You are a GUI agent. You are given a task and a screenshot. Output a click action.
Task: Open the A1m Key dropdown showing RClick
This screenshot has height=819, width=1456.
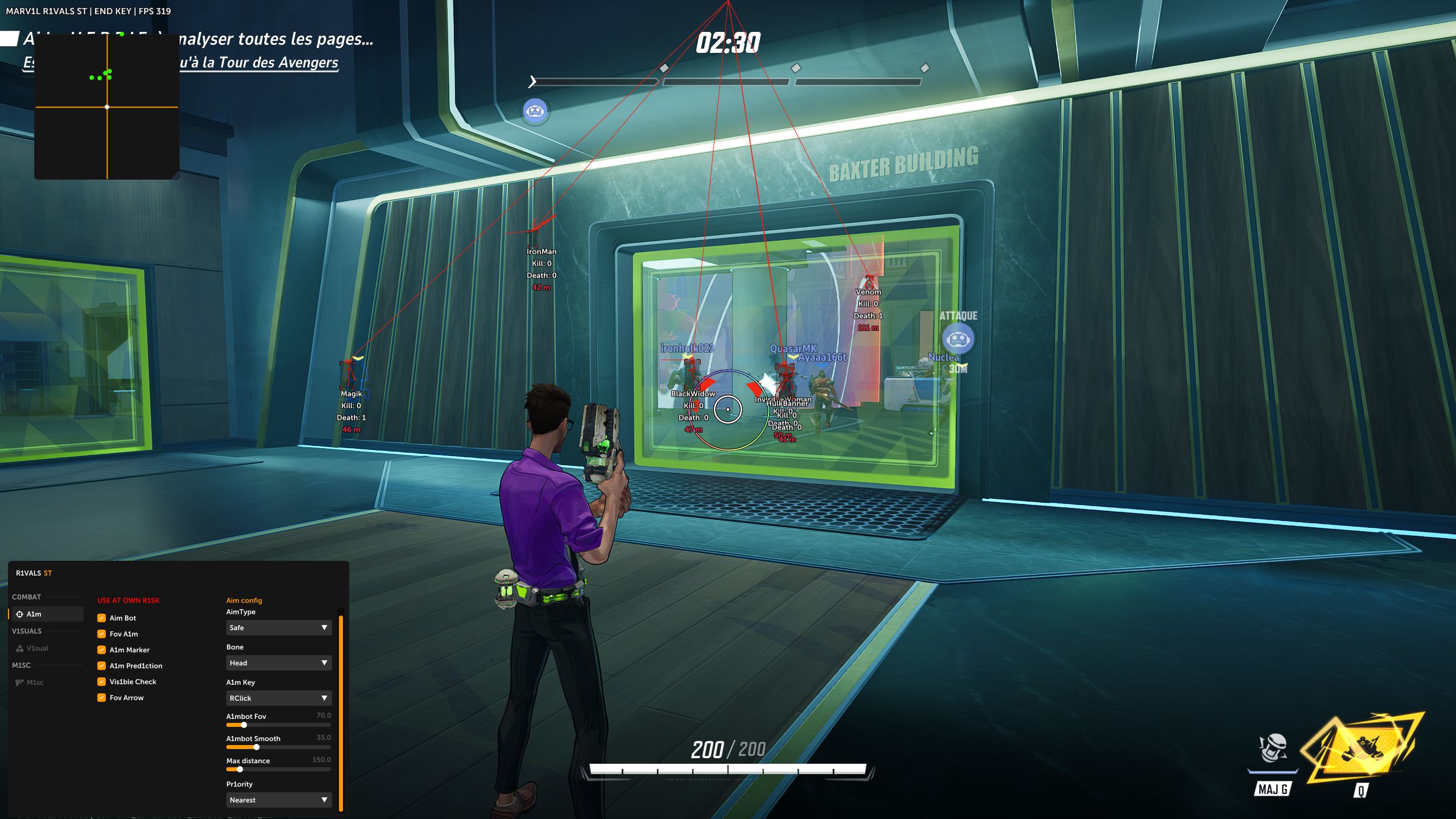coord(279,698)
